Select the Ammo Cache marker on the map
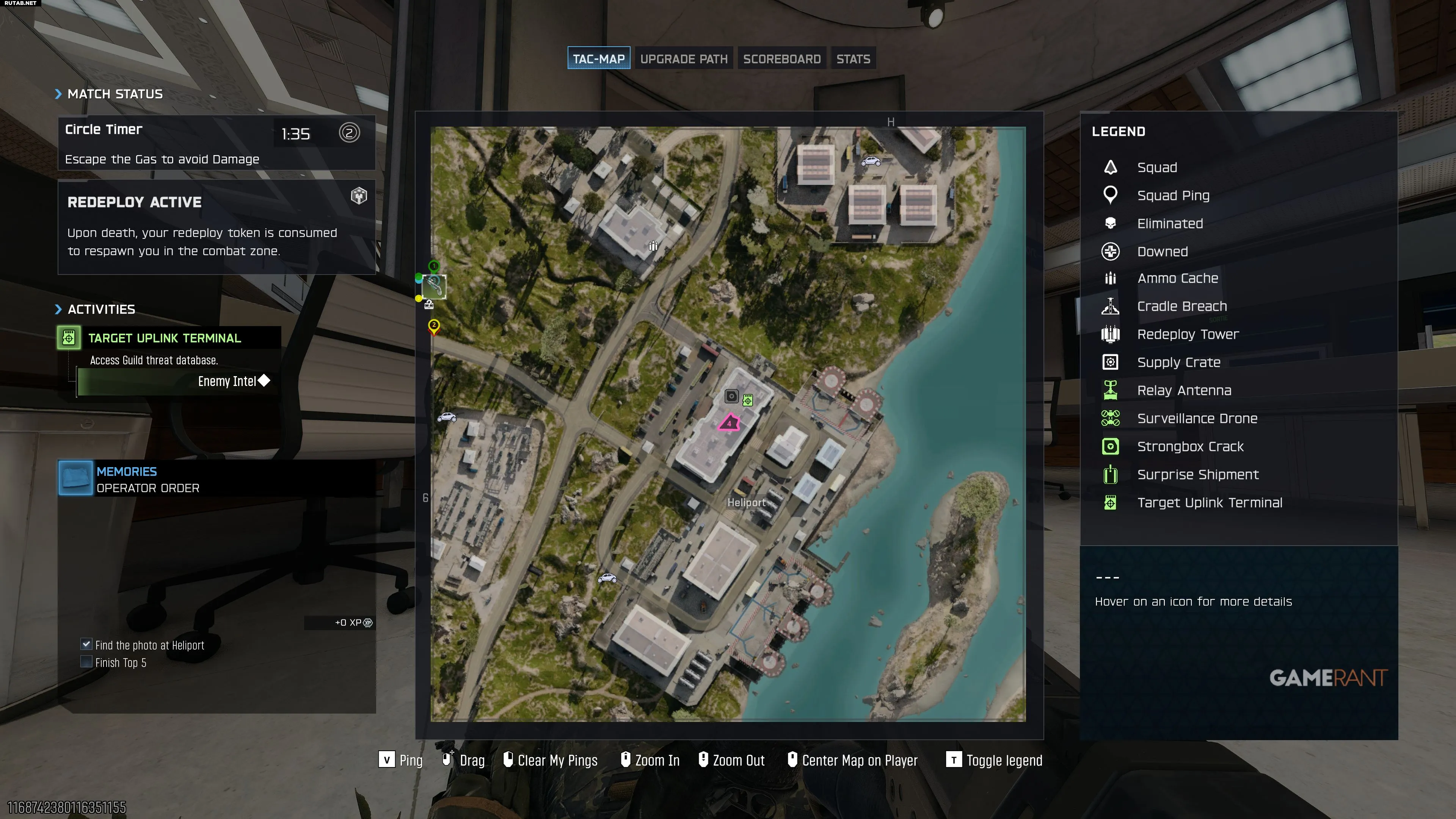Viewport: 1456px width, 819px height. coord(653,246)
